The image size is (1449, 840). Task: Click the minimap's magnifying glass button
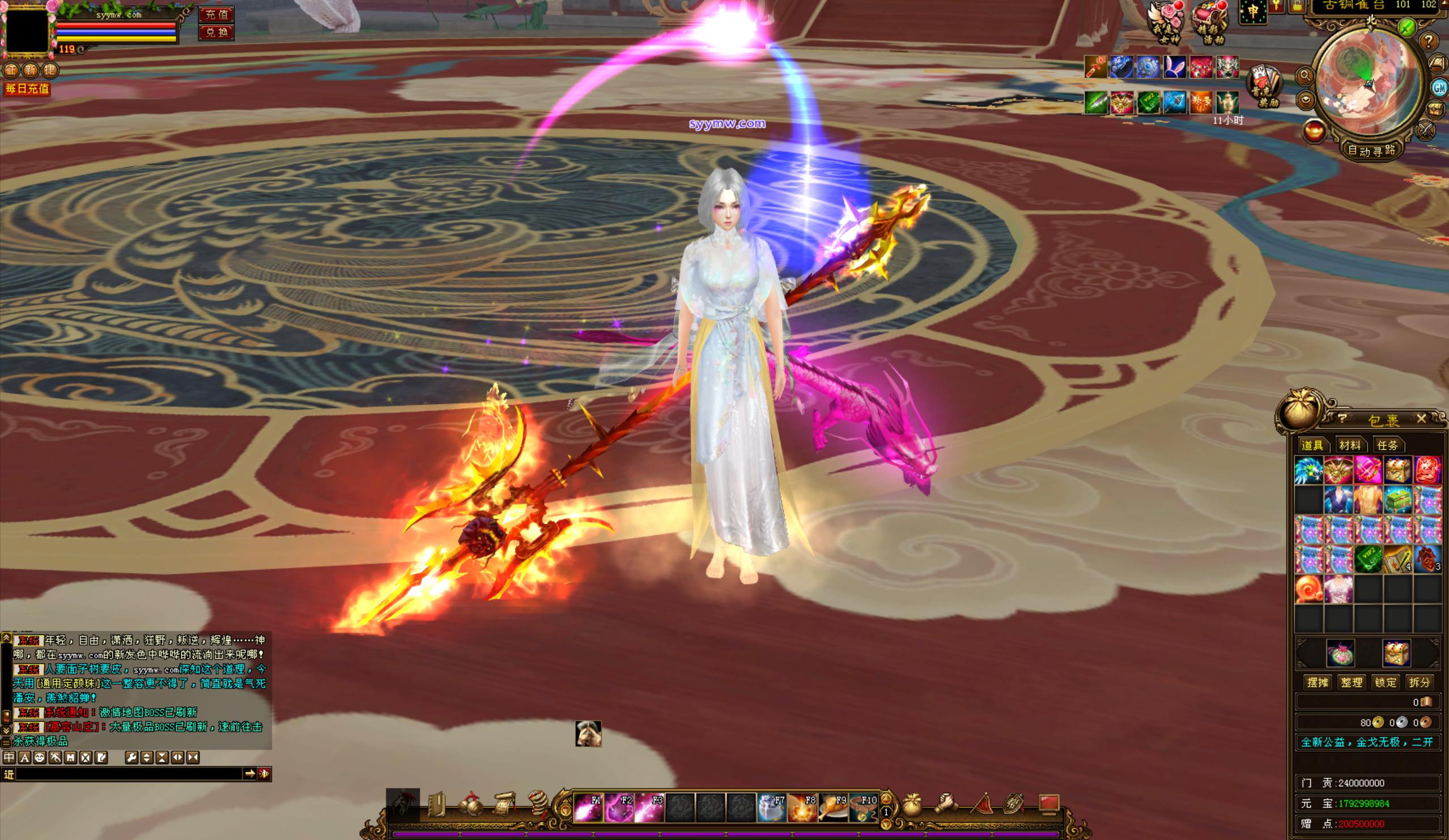pyautogui.click(x=1304, y=75)
